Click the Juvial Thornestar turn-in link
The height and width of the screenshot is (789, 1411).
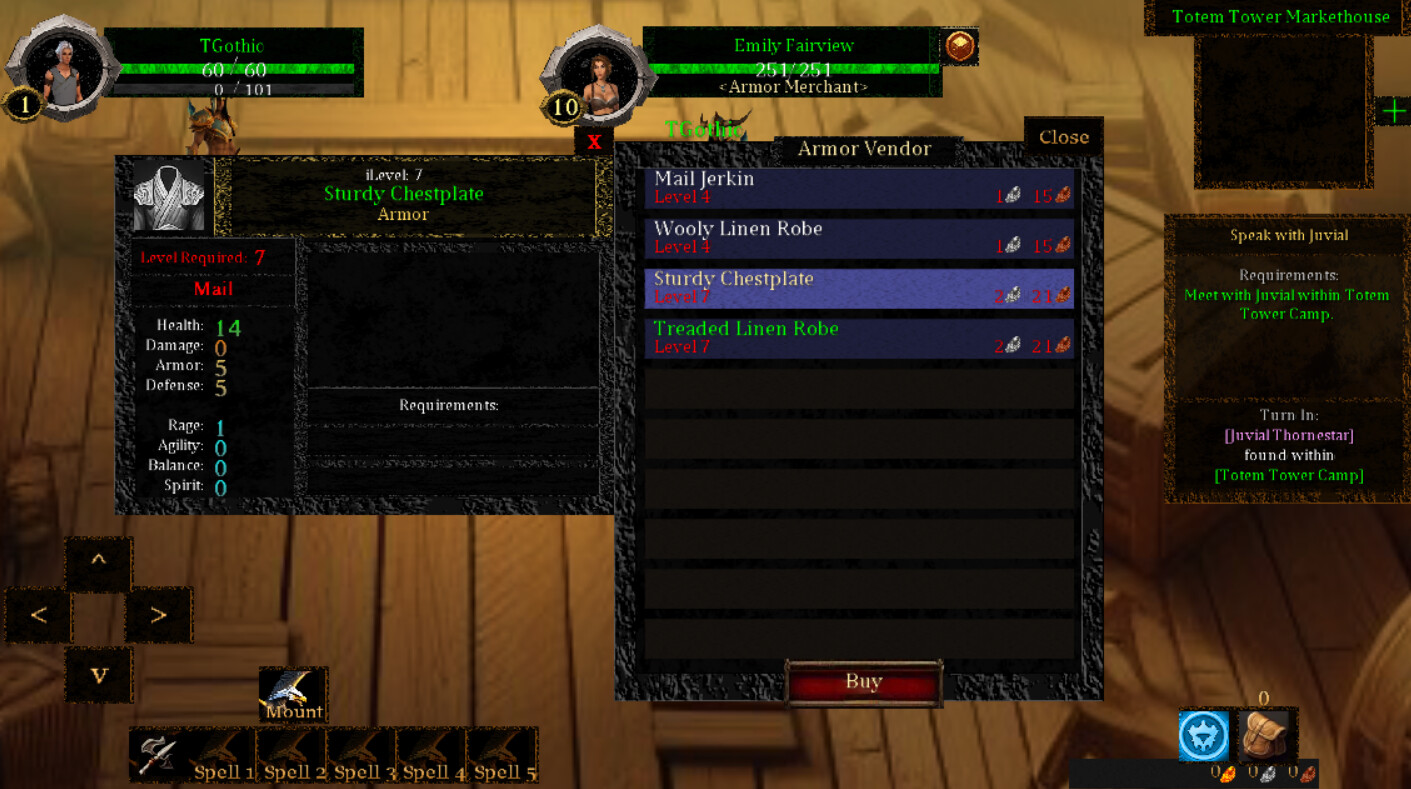(x=1287, y=435)
